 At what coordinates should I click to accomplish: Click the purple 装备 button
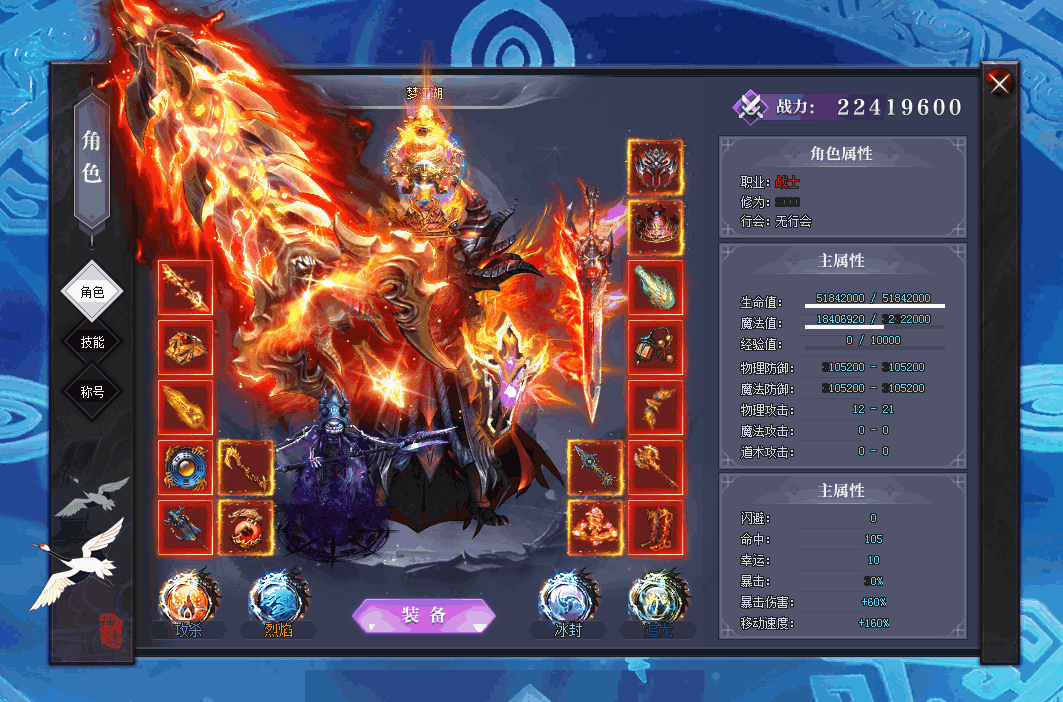coord(424,616)
